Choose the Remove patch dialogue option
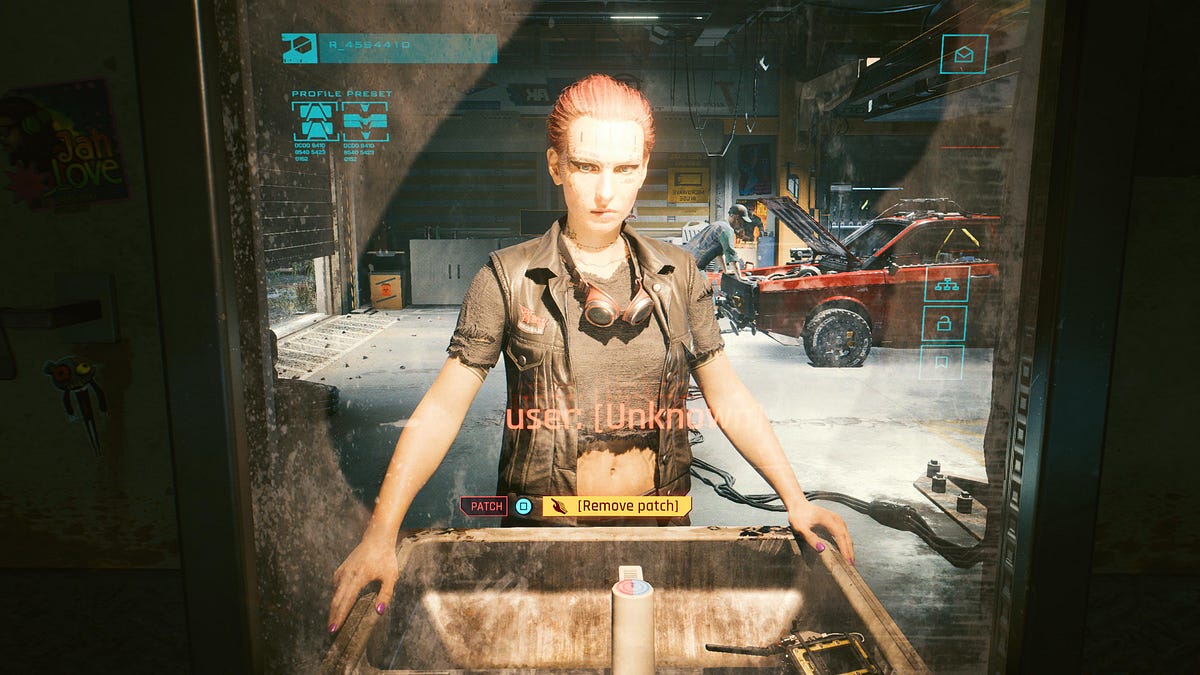Image resolution: width=1200 pixels, height=675 pixels. click(617, 506)
